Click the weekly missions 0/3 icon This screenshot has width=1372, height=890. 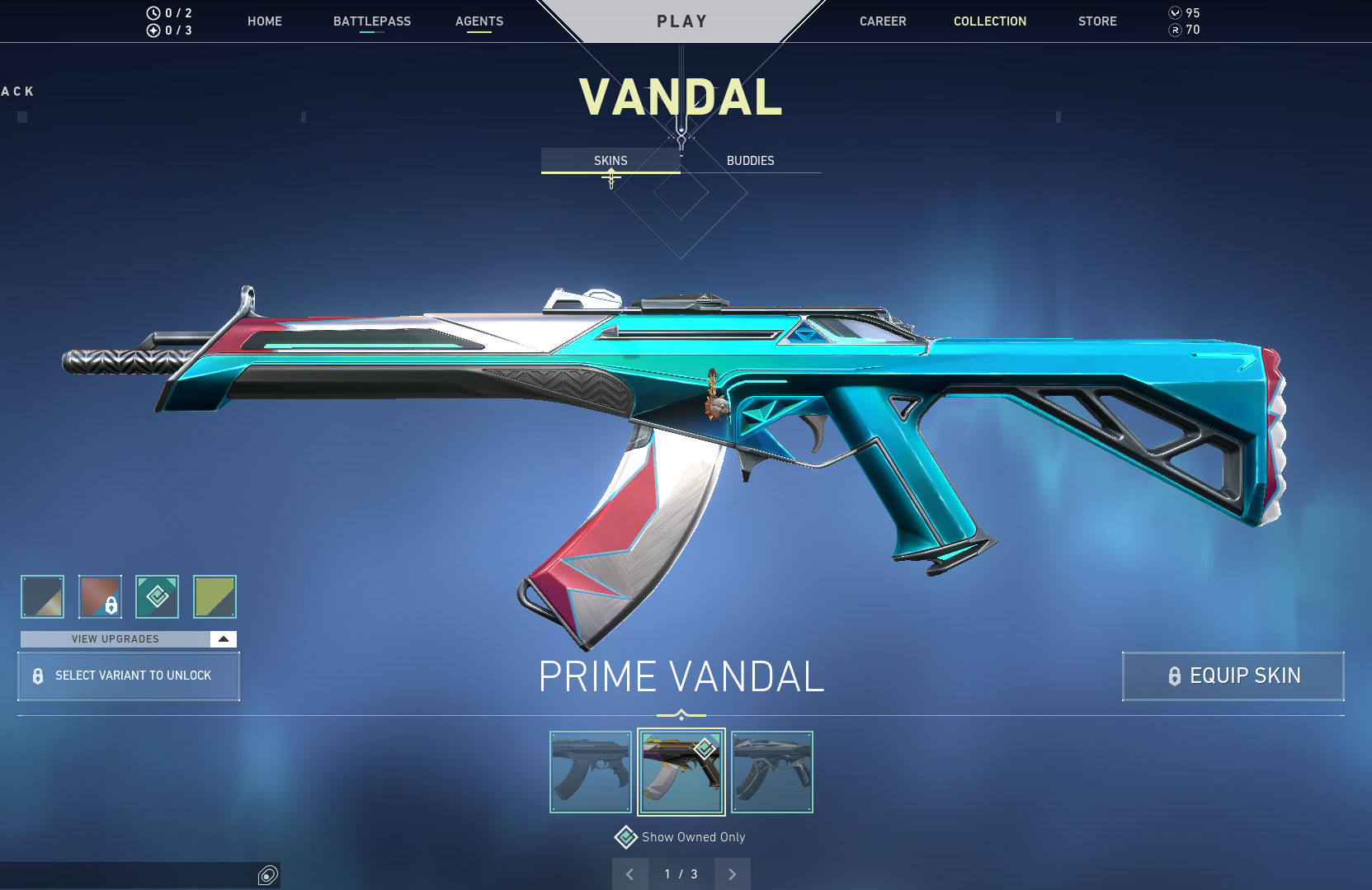click(x=152, y=30)
